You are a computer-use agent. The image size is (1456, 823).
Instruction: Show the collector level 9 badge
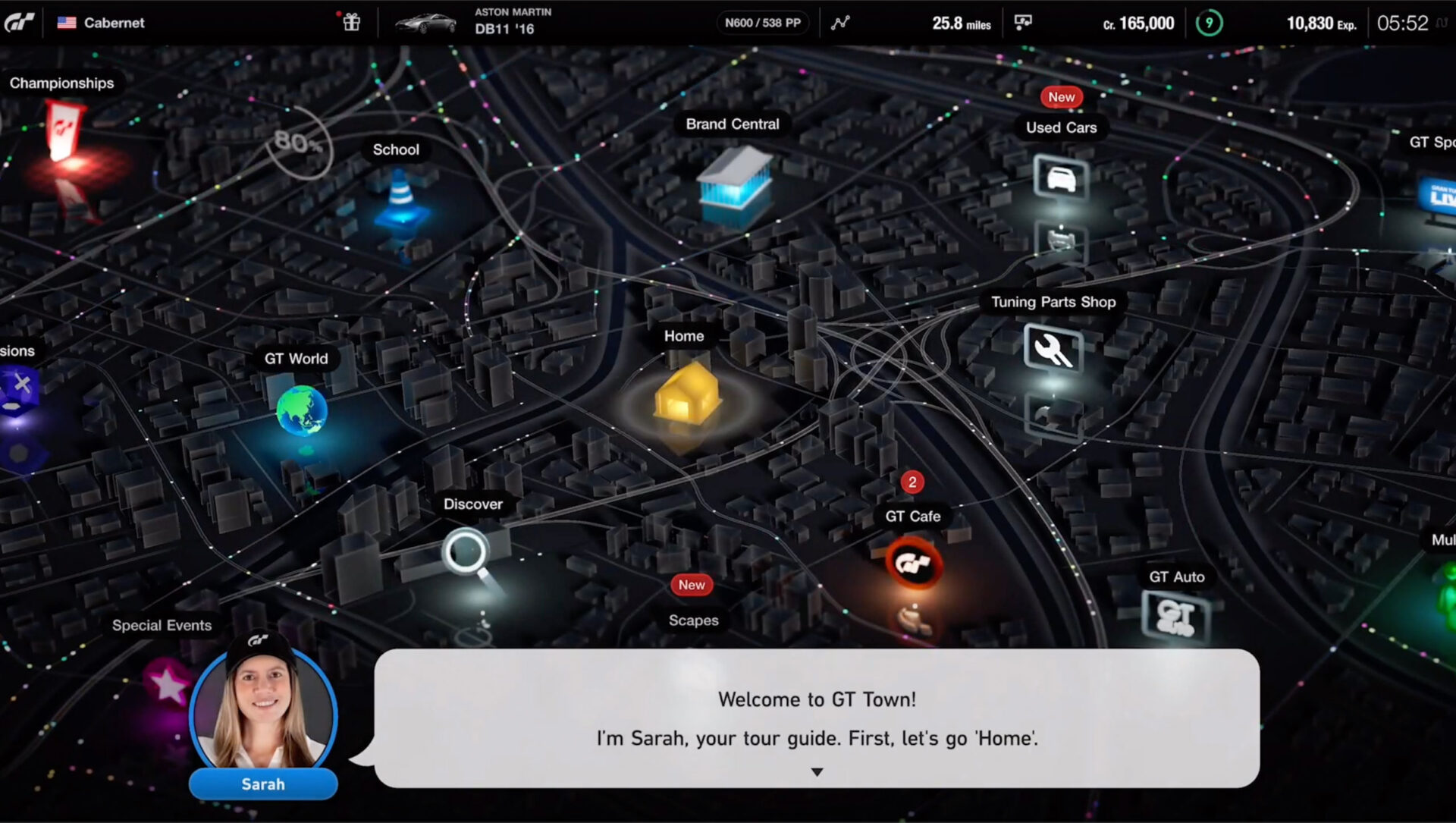1209,23
